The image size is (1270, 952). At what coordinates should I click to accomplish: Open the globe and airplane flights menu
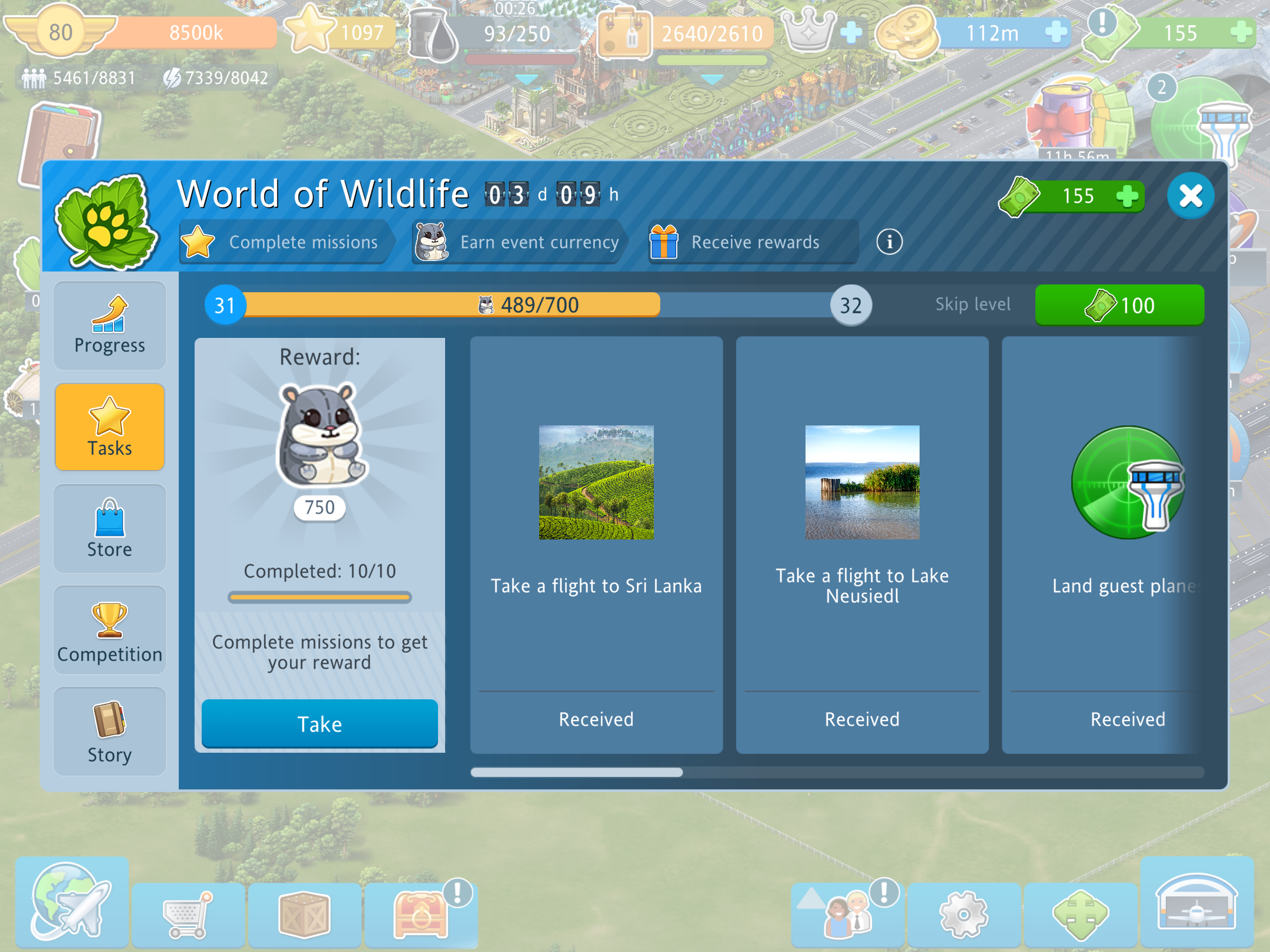(72, 901)
